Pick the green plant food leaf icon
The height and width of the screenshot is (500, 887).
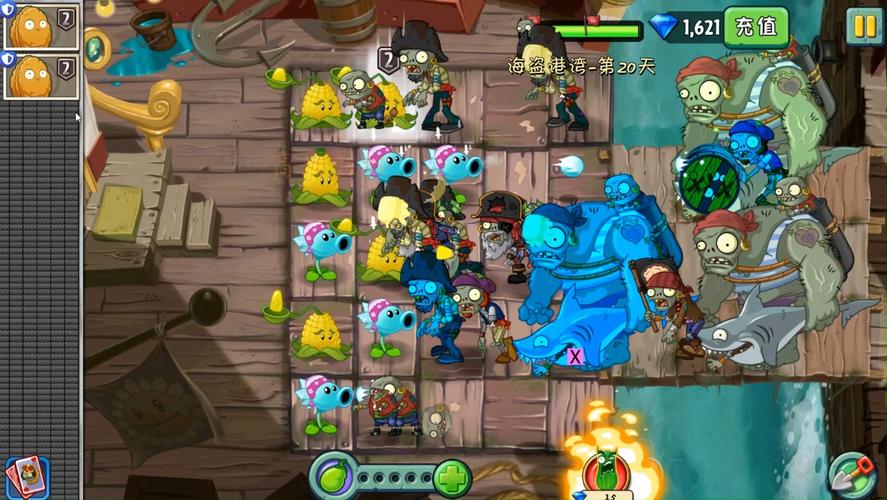[334, 474]
